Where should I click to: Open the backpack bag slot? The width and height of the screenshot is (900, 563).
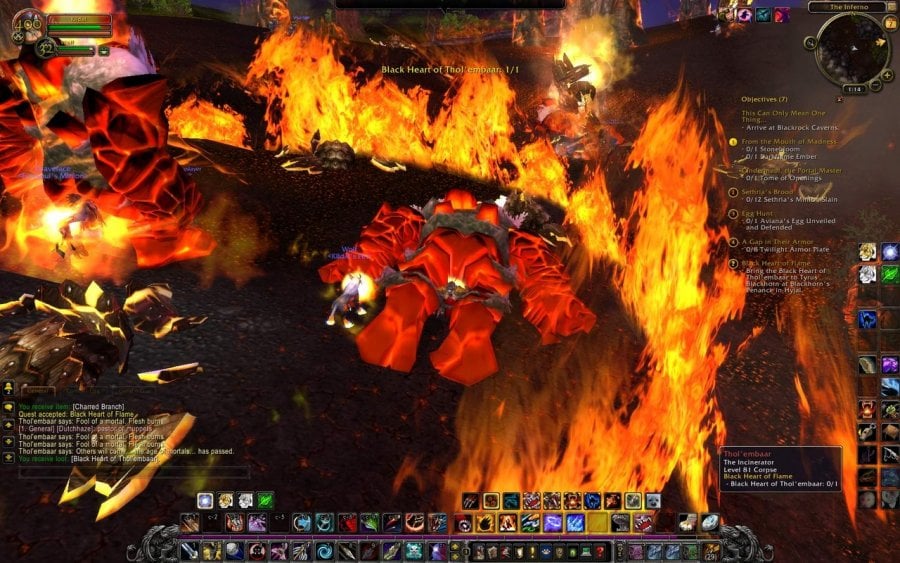click(x=711, y=551)
